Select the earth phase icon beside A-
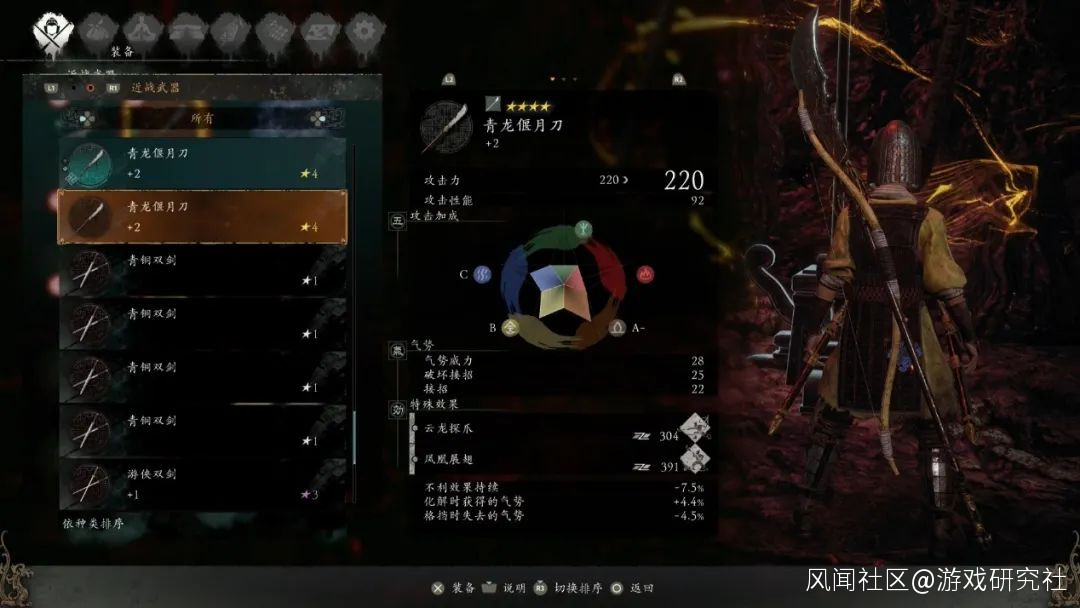The width and height of the screenshot is (1080, 608). 617,326
